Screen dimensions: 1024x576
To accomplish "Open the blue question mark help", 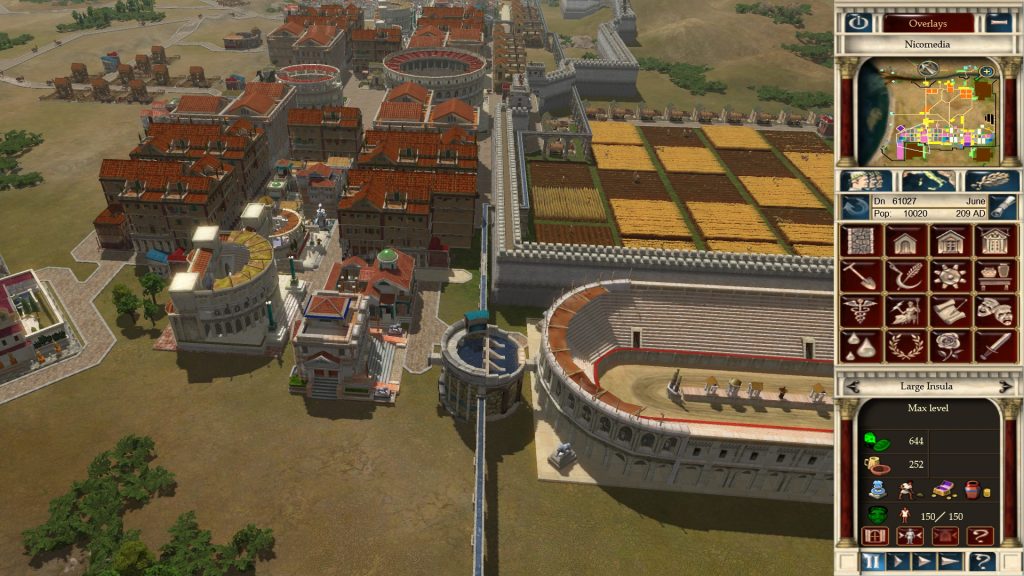I will coord(983,561).
